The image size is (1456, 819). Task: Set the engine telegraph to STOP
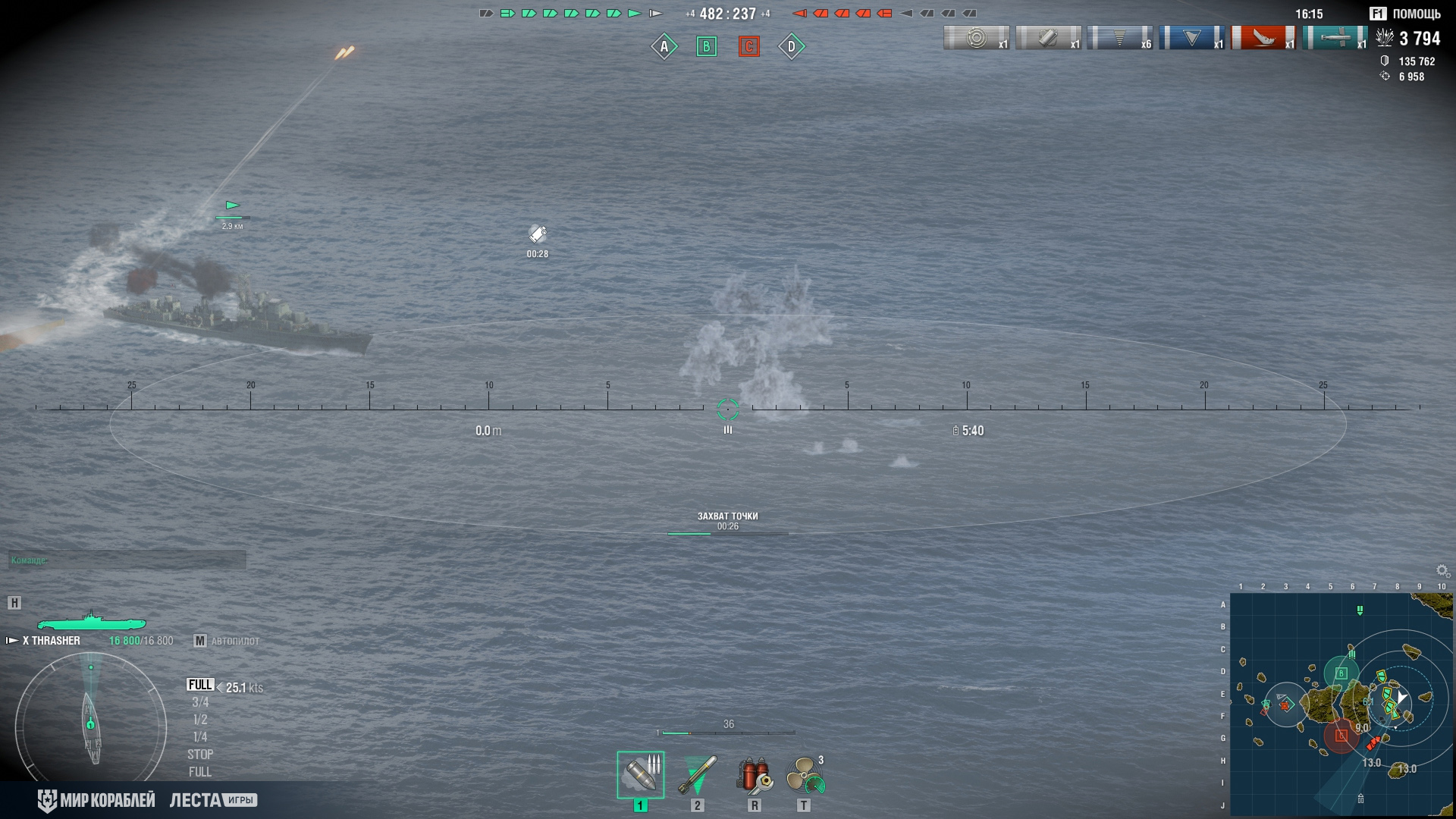(200, 755)
